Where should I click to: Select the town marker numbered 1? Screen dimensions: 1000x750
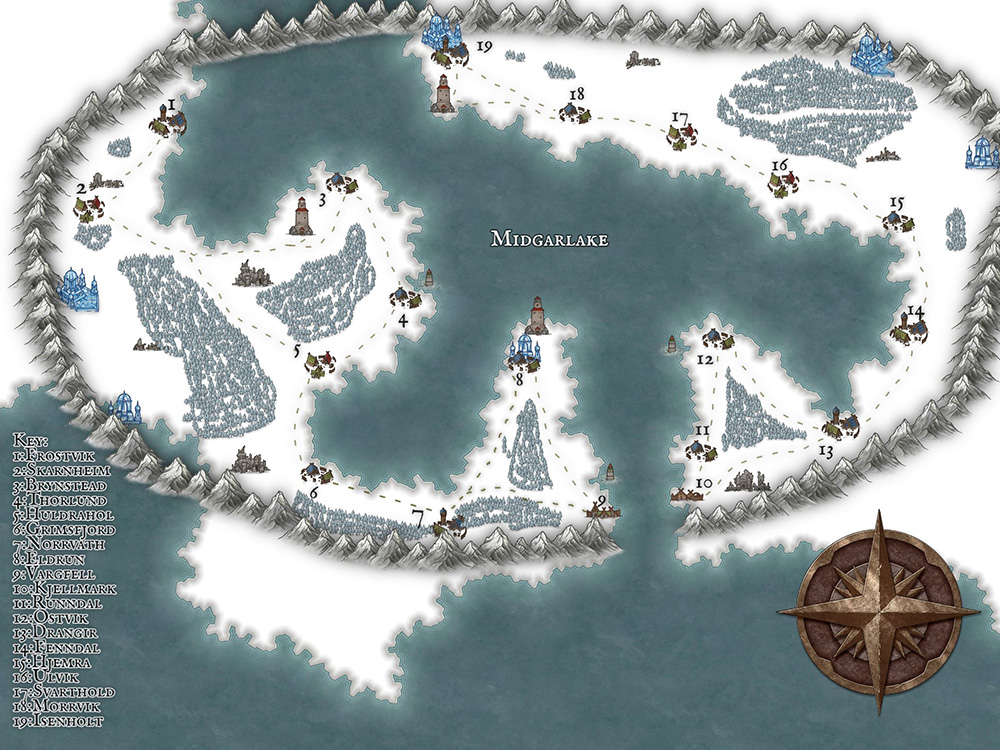pyautogui.click(x=168, y=123)
